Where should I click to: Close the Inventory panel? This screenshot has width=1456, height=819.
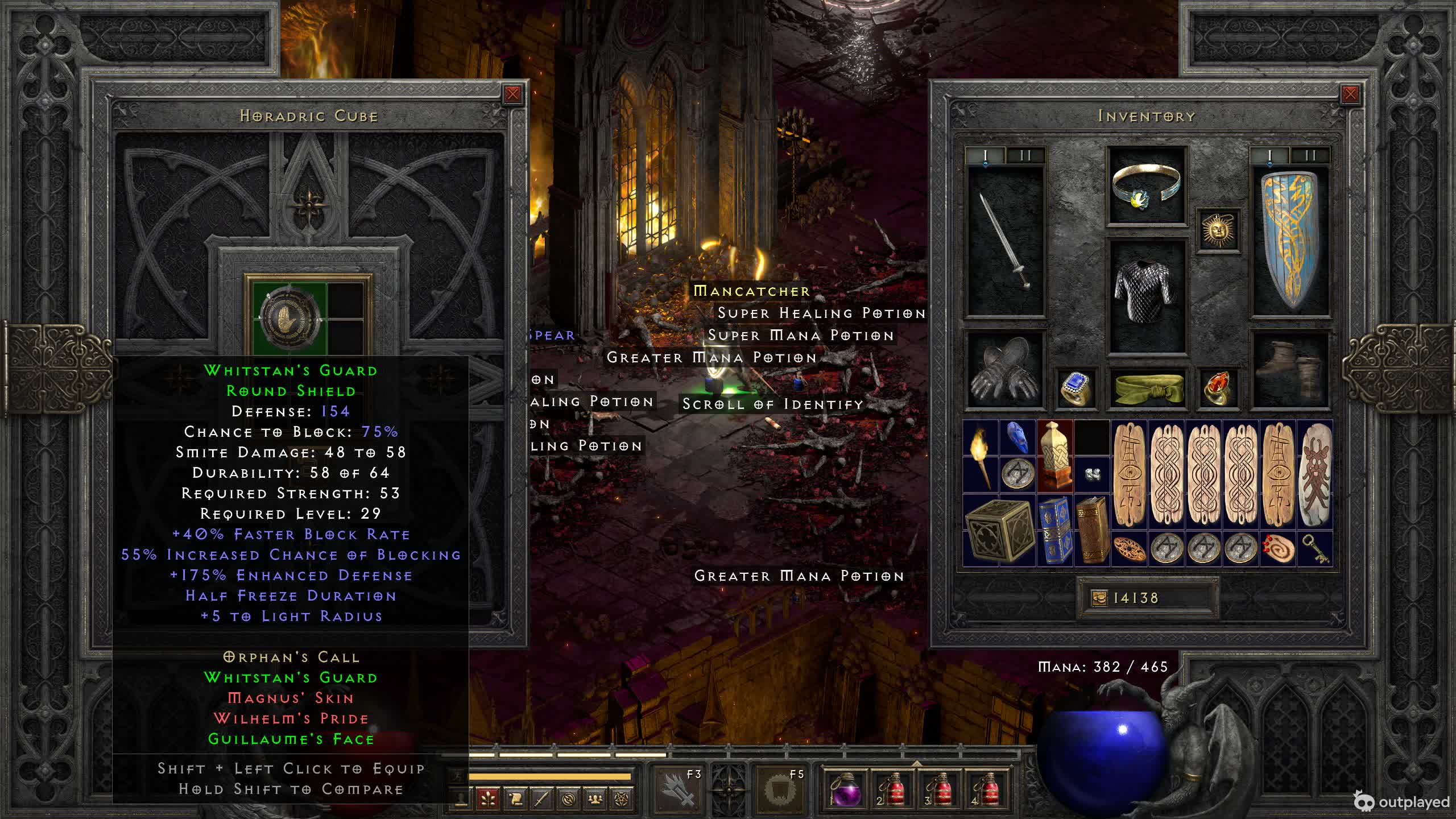(x=1350, y=94)
